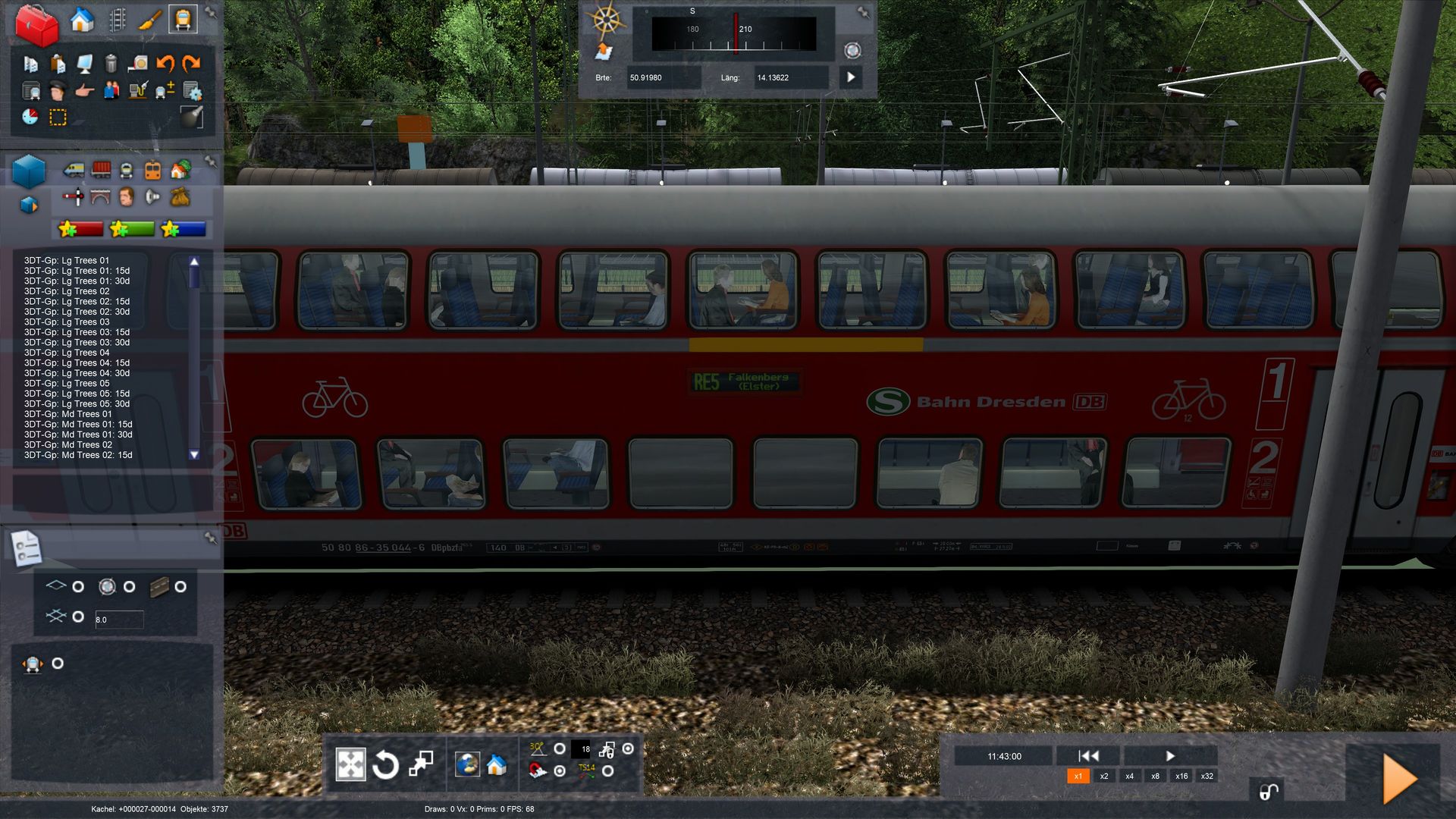This screenshot has width=1456, height=819.
Task: Redo the last undone edit
Action: point(191,64)
